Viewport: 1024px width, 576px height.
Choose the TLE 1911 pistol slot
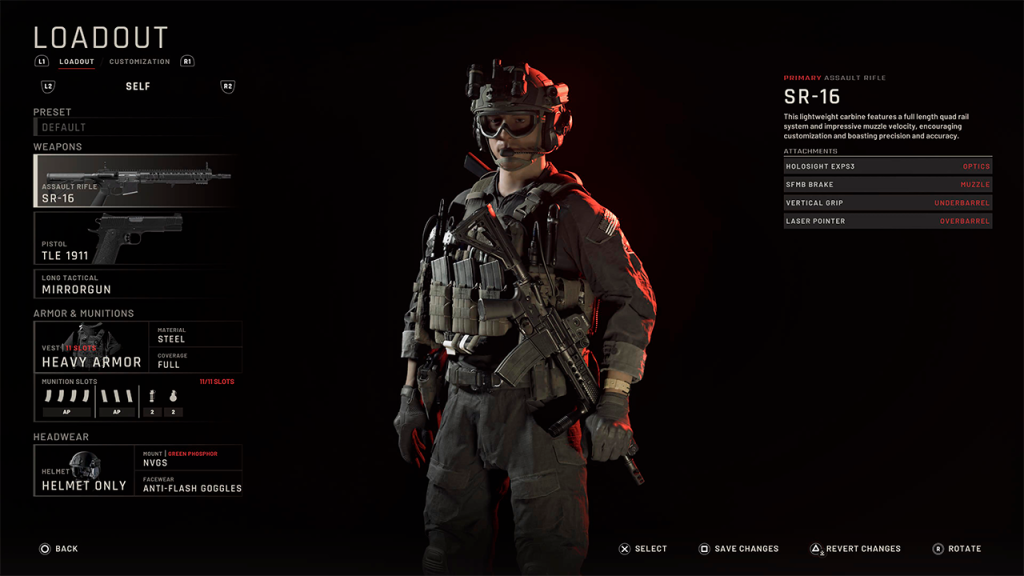tap(136, 238)
